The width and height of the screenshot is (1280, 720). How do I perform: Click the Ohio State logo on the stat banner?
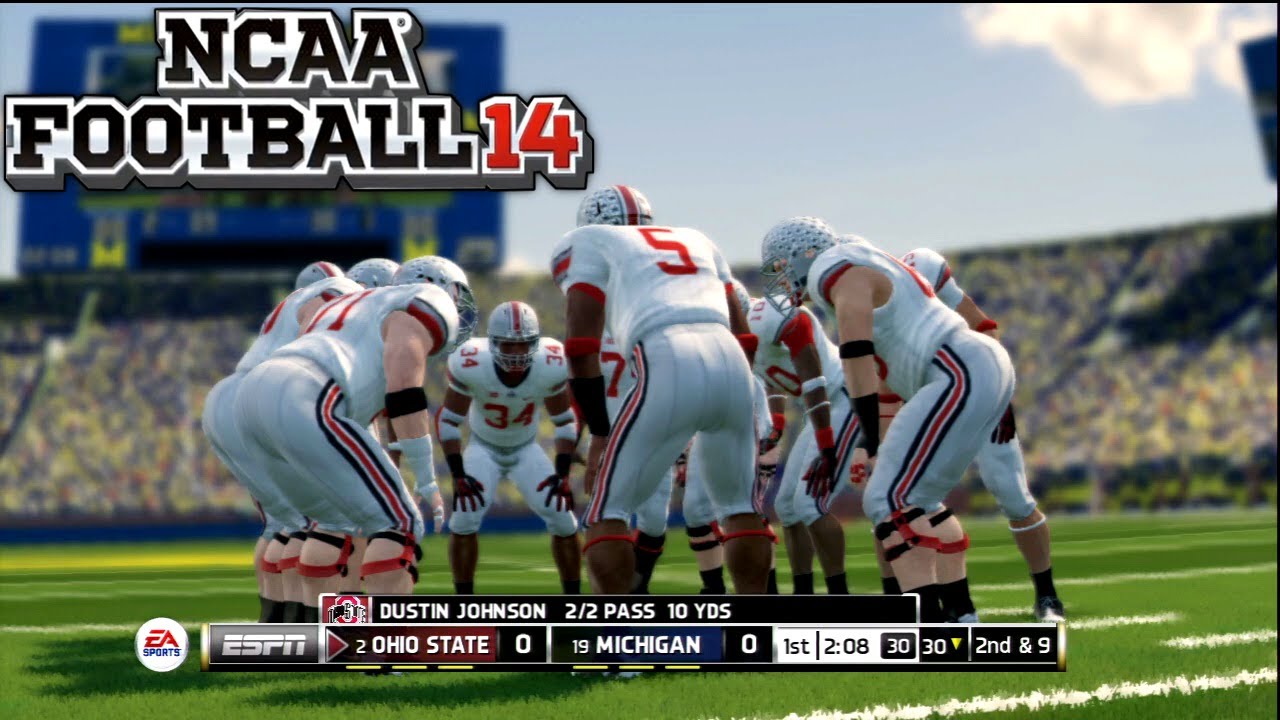coord(346,609)
